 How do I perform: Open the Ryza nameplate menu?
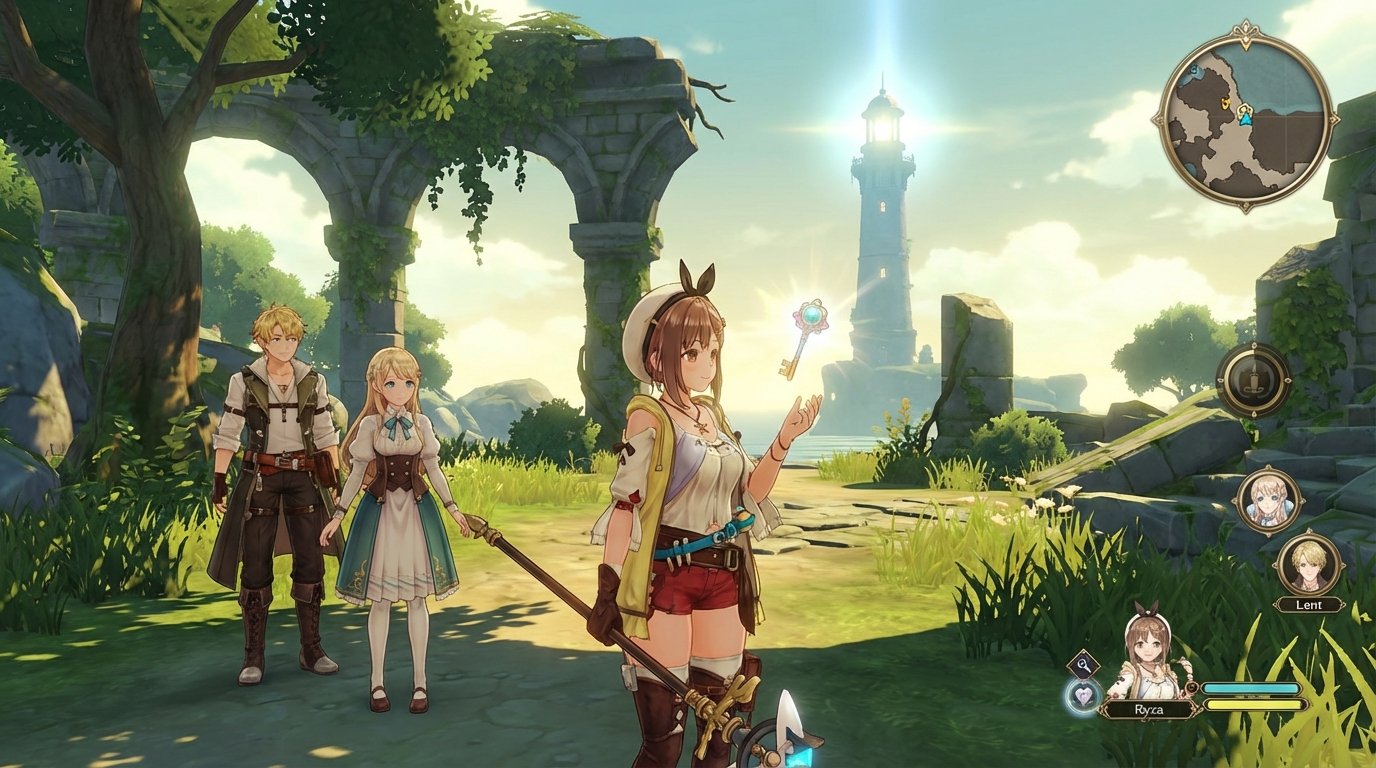tap(1150, 709)
